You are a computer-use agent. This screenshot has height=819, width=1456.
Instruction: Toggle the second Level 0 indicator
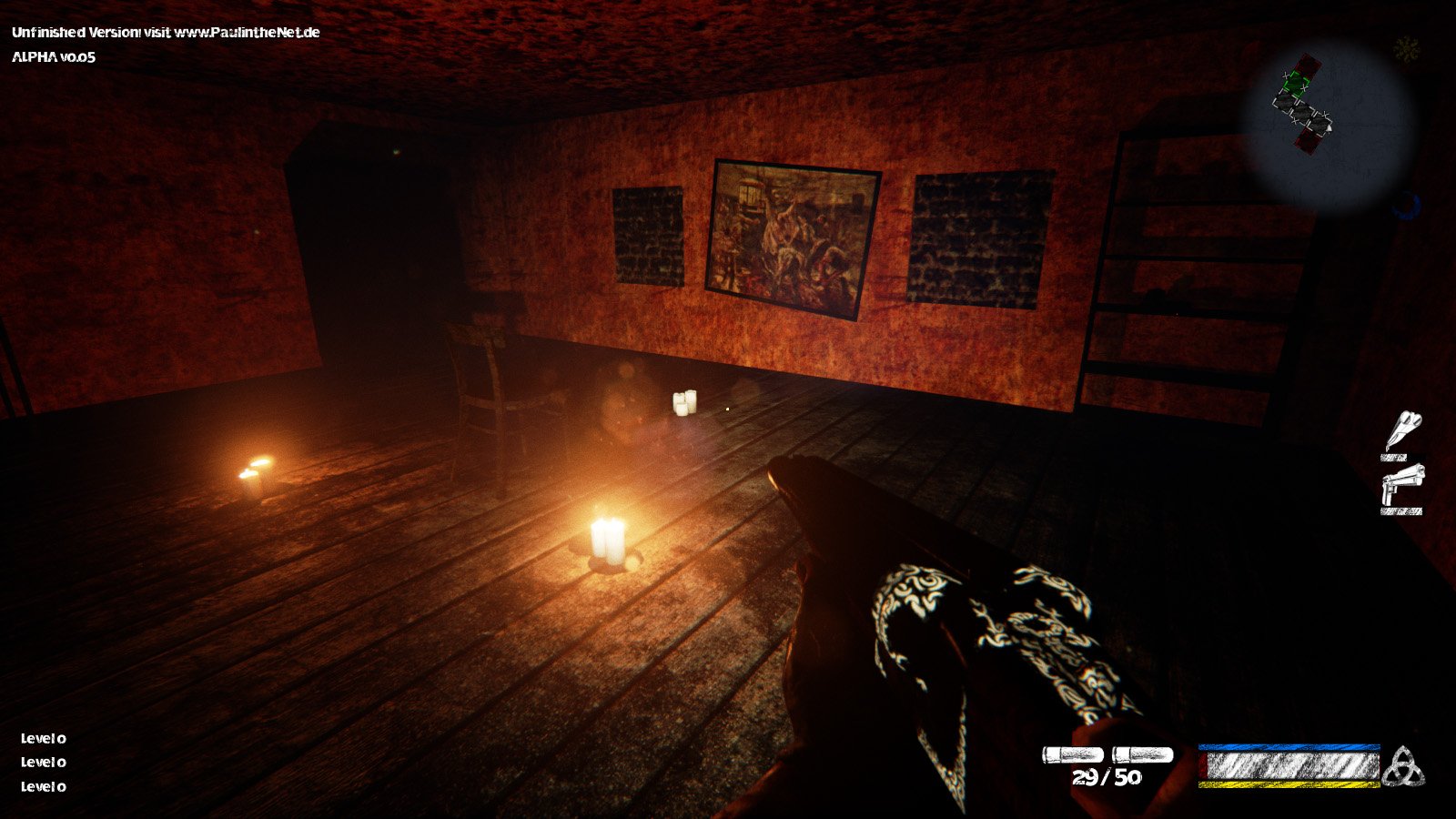[x=42, y=763]
